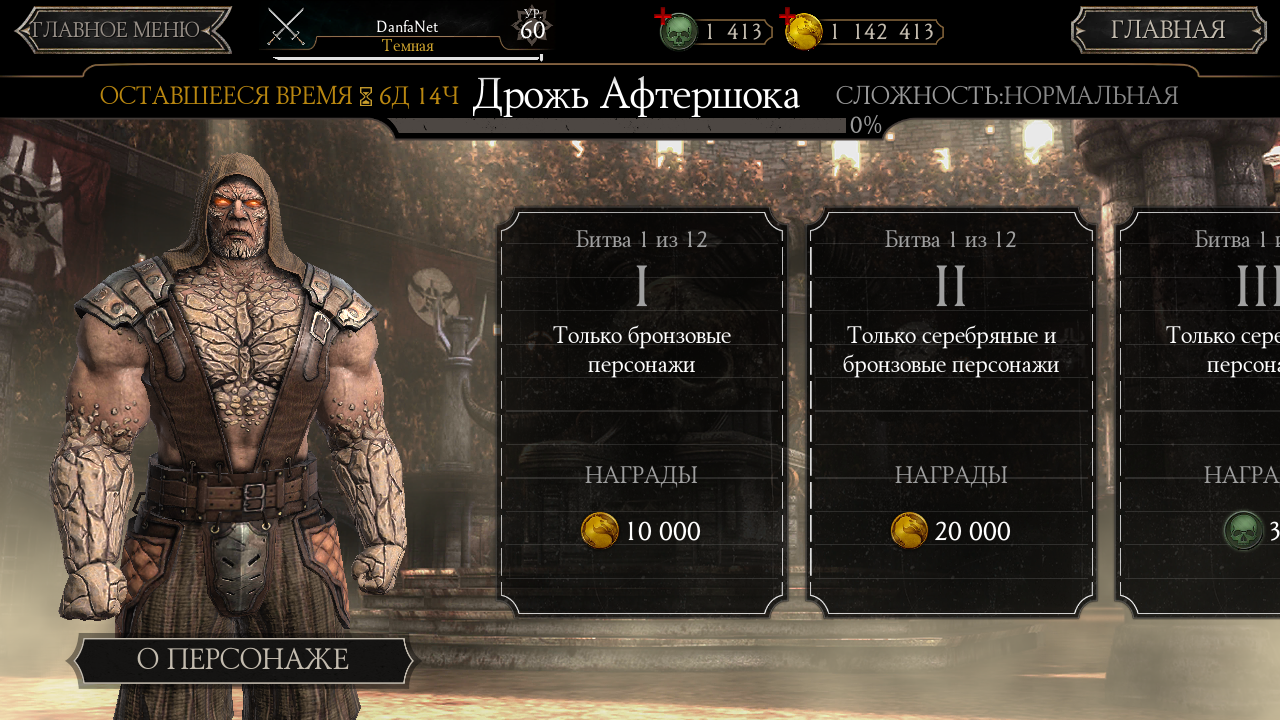Go to ГЛАВНАЯ home screen
The image size is (1280, 720).
point(1168,30)
